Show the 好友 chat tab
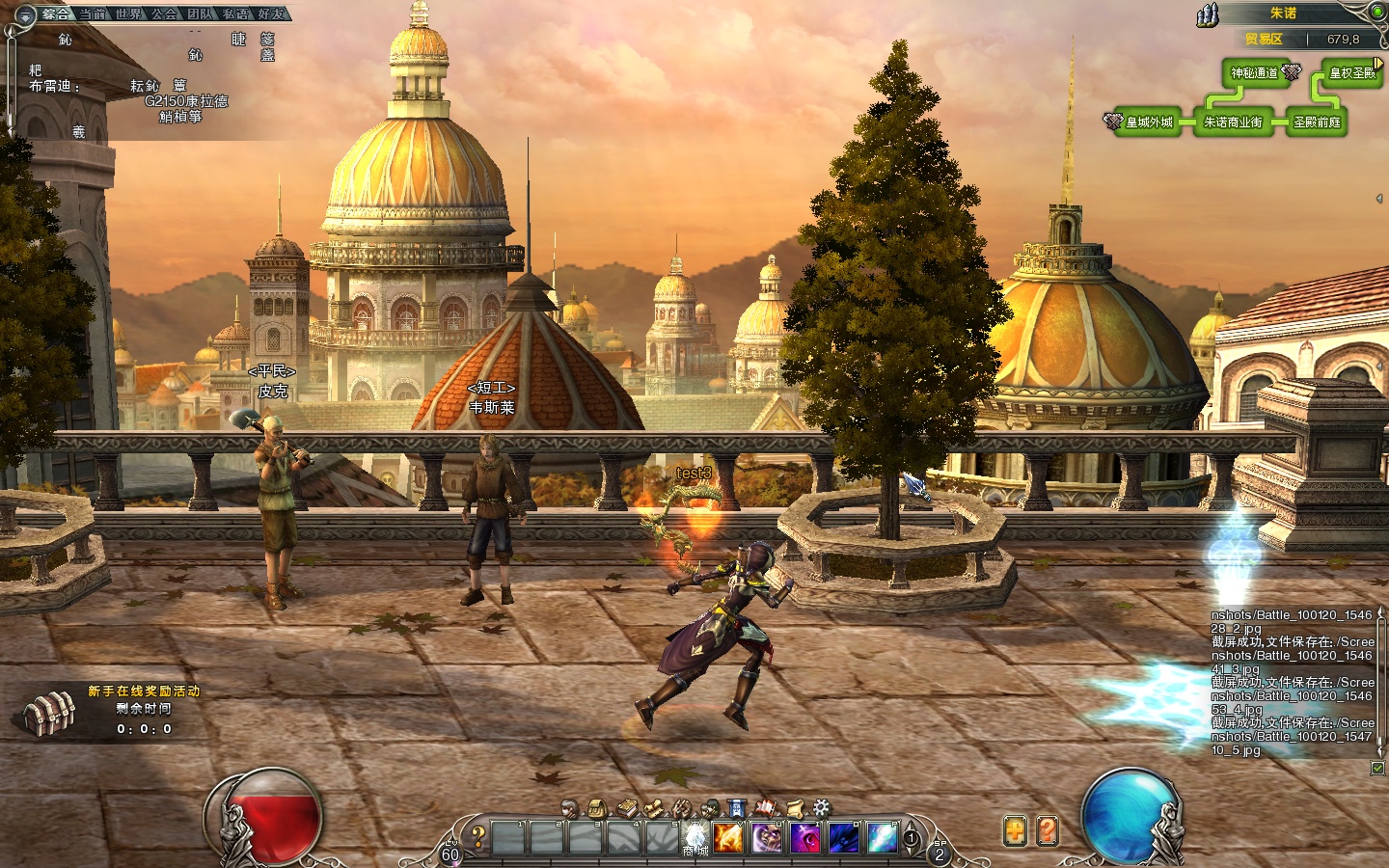Screen dimensions: 1389x868 pyautogui.click(x=272, y=14)
